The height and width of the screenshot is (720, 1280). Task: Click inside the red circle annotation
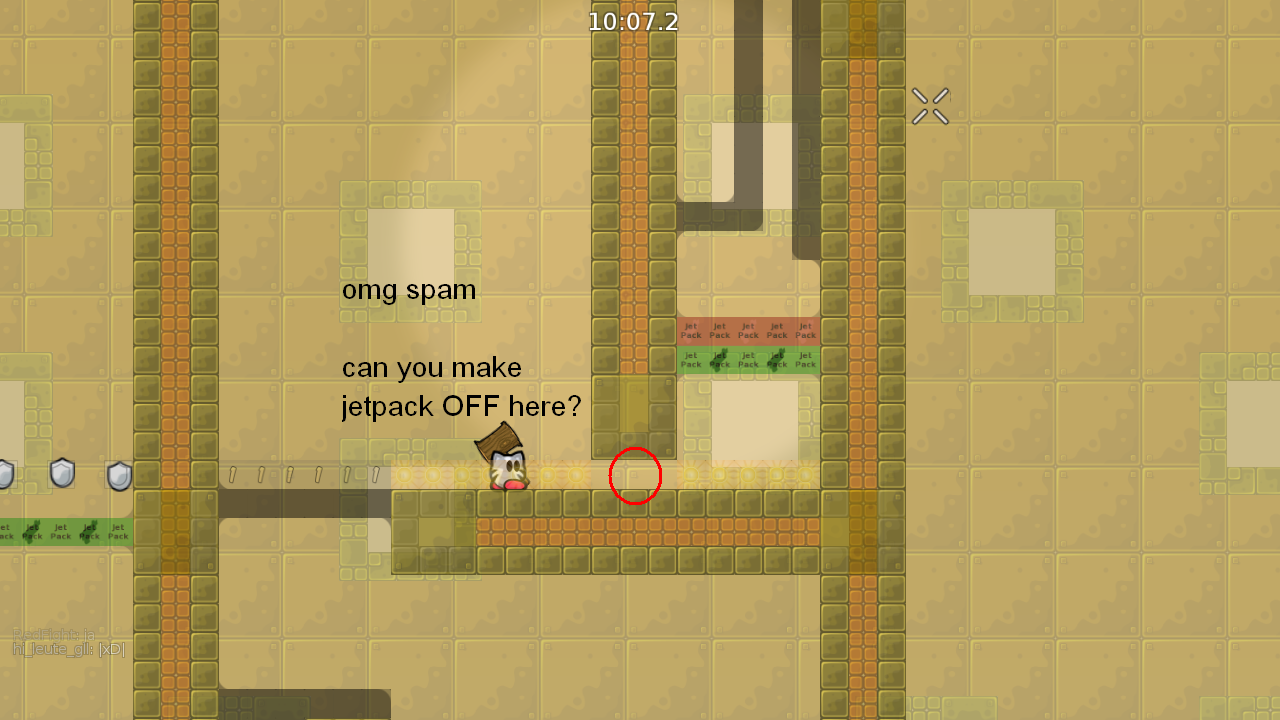click(635, 476)
